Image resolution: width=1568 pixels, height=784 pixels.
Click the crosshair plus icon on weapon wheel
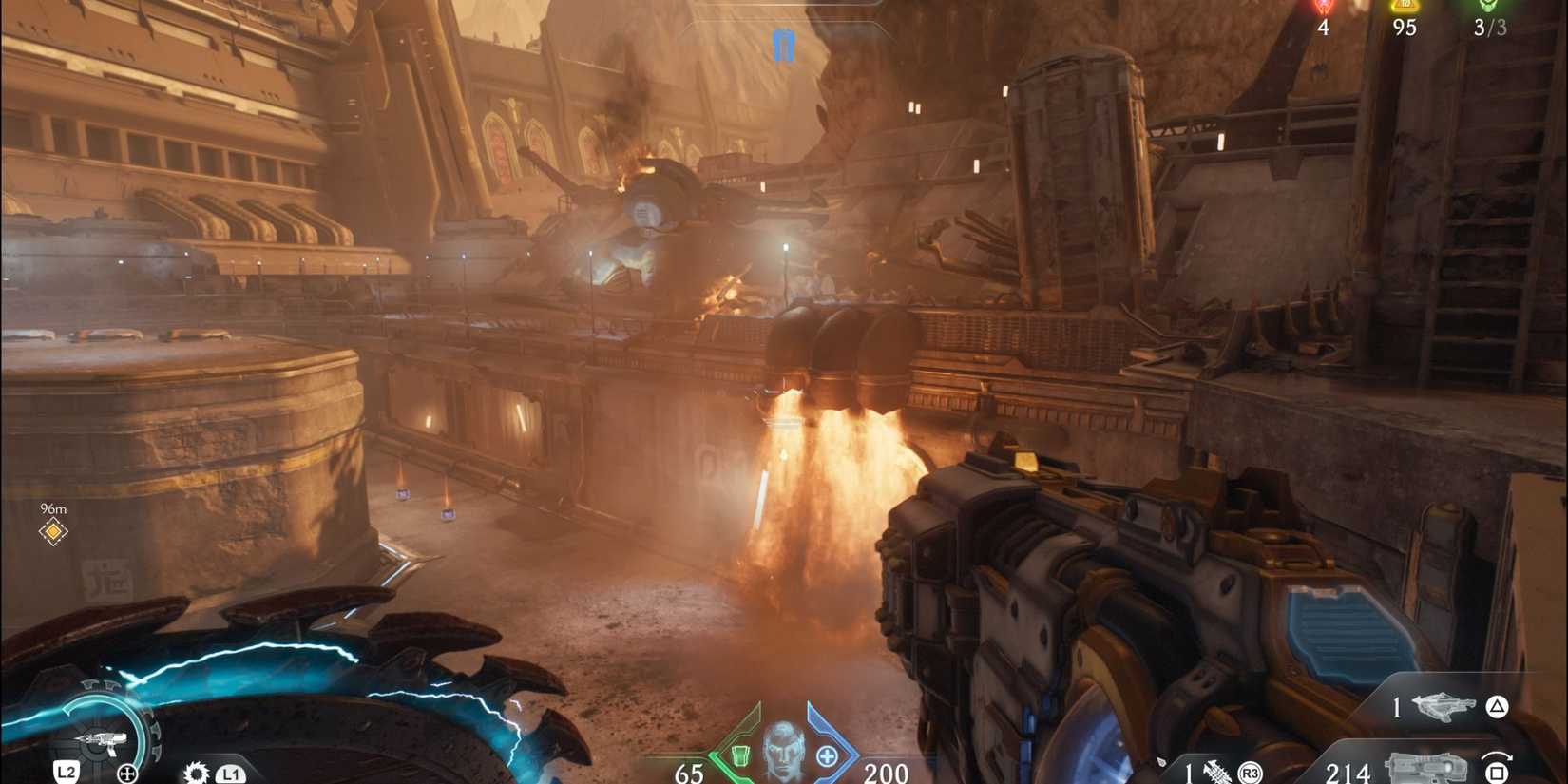(x=127, y=773)
